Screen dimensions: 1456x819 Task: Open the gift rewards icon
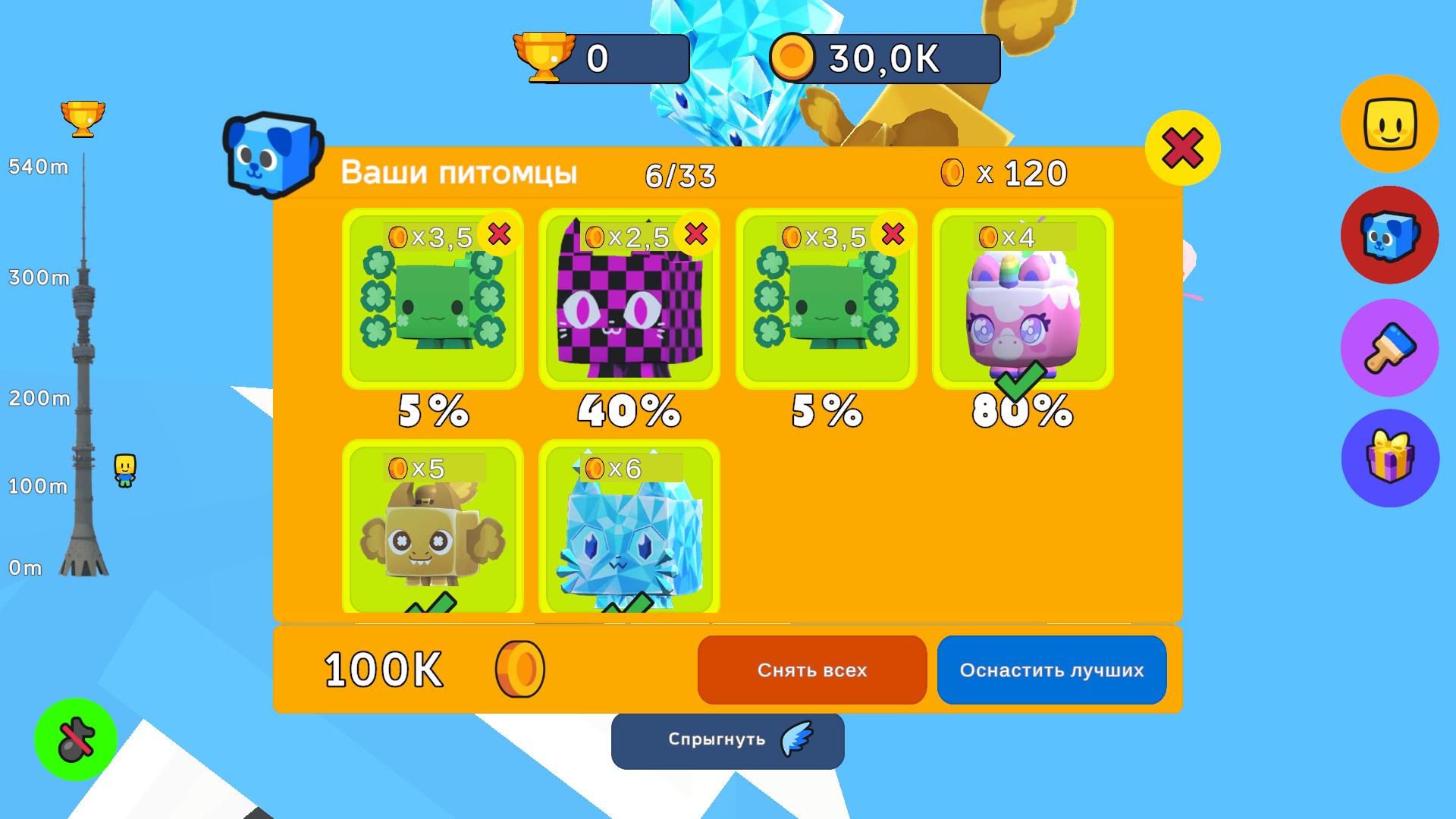coord(1390,458)
